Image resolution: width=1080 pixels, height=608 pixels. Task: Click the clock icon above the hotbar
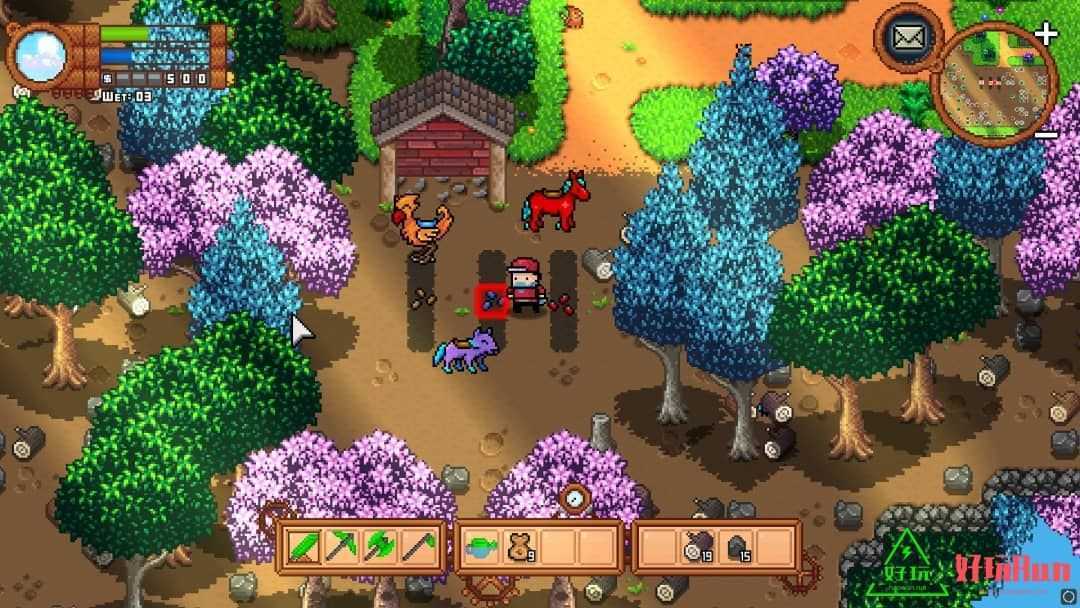pyautogui.click(x=574, y=497)
